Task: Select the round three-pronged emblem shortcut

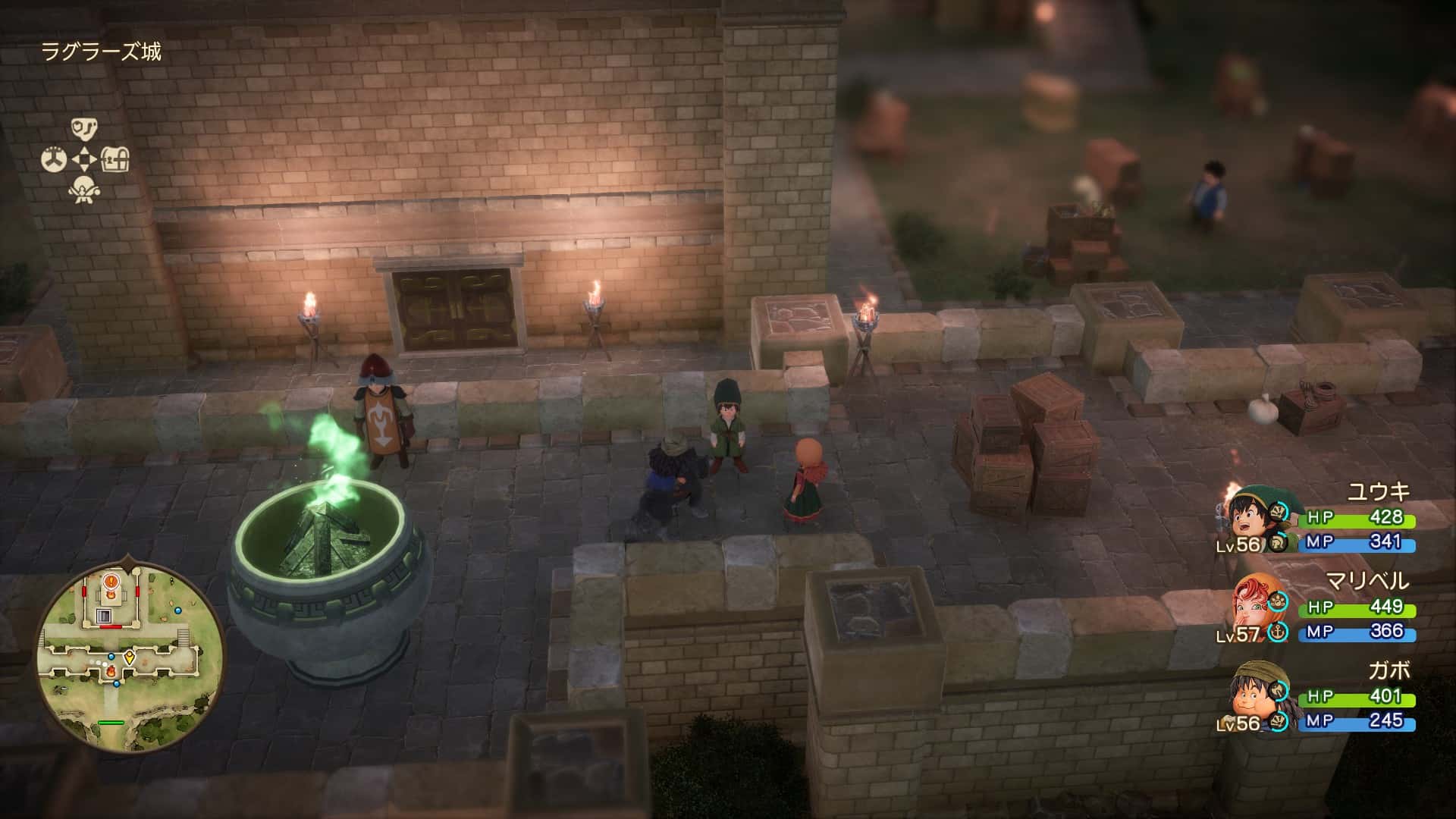Action: pos(53,160)
